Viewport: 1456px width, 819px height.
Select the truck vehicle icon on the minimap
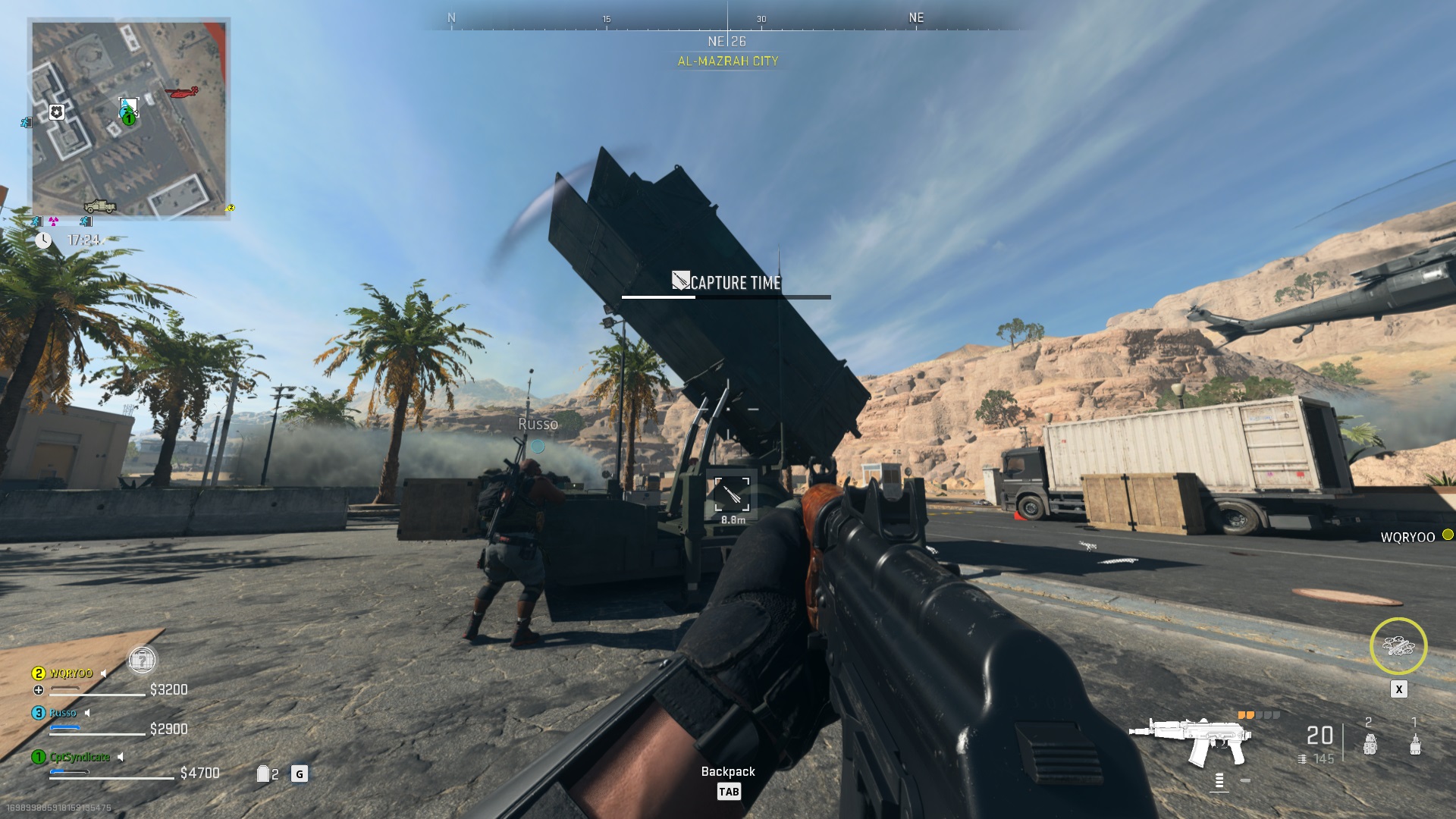point(100,206)
